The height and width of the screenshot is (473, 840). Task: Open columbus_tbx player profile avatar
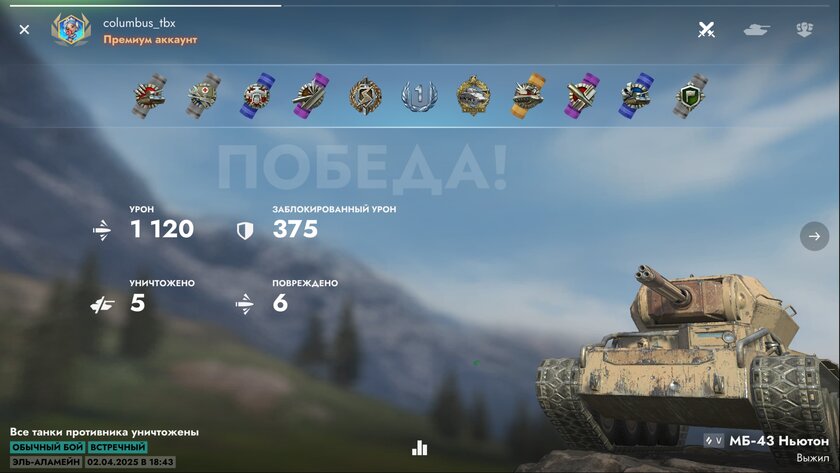(70, 30)
